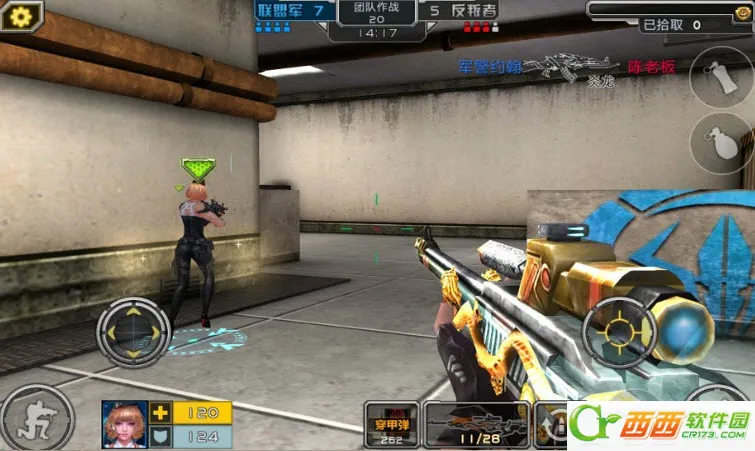Select the character portrait avatar
The width and height of the screenshot is (755, 451).
tap(125, 424)
